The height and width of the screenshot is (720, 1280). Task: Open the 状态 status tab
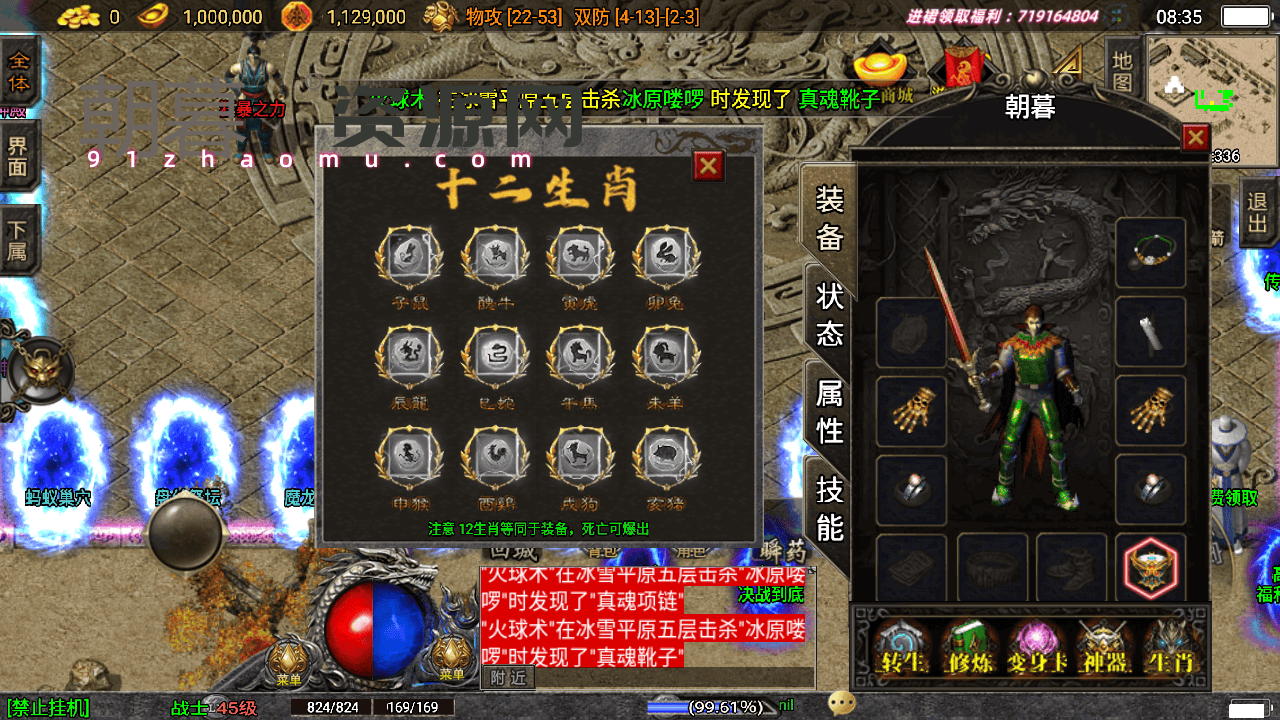point(830,313)
